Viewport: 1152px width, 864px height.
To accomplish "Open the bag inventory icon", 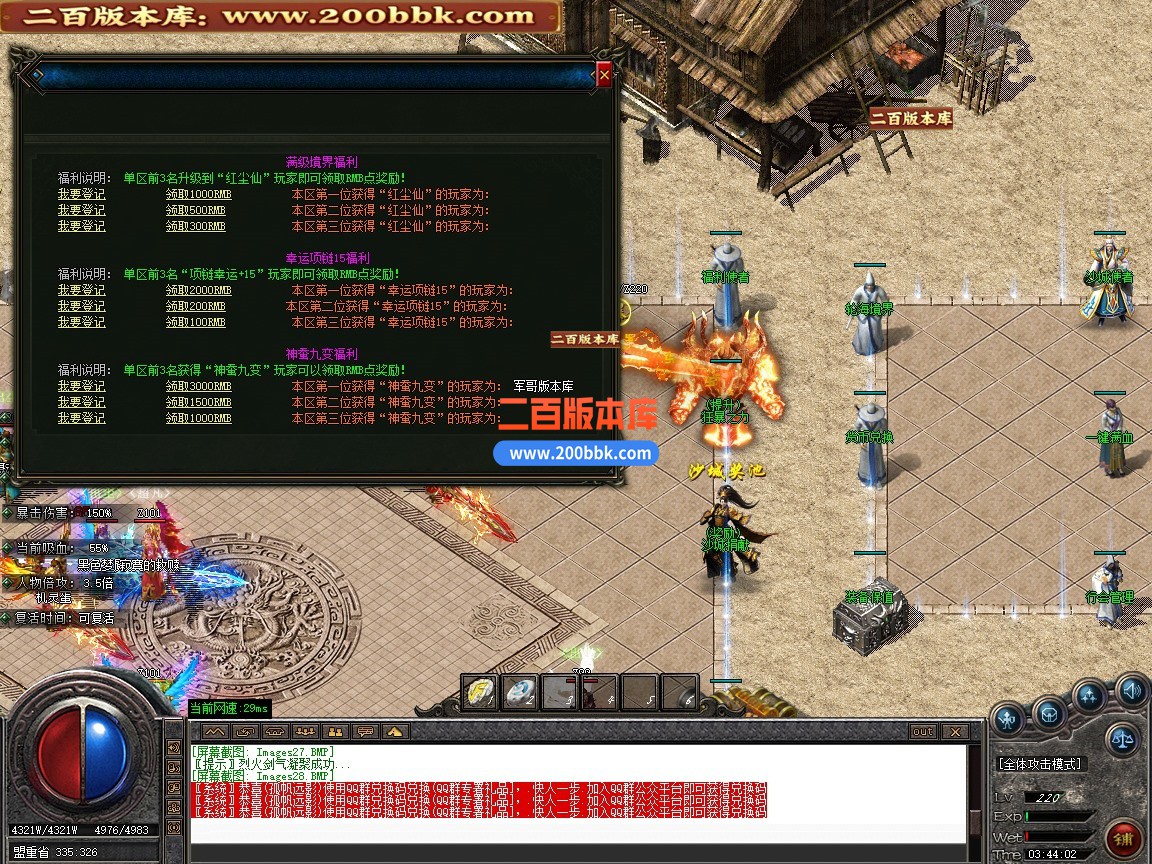I will (x=1048, y=714).
